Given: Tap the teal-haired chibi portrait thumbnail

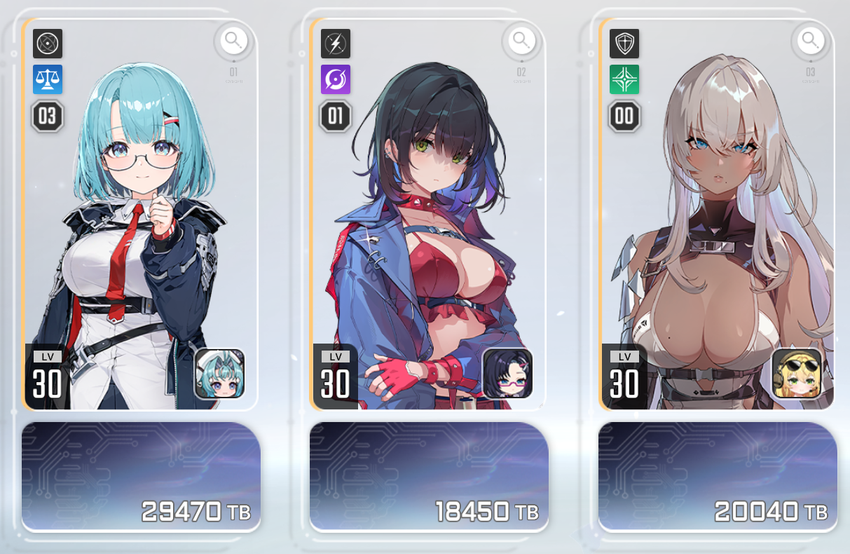Looking at the screenshot, I should (x=219, y=372).
